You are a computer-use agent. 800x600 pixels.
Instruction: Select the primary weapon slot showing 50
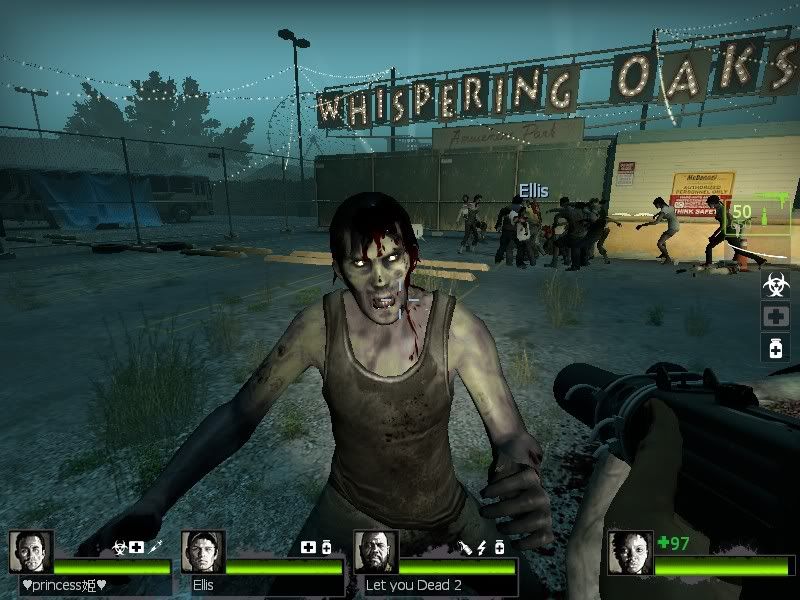click(x=760, y=213)
